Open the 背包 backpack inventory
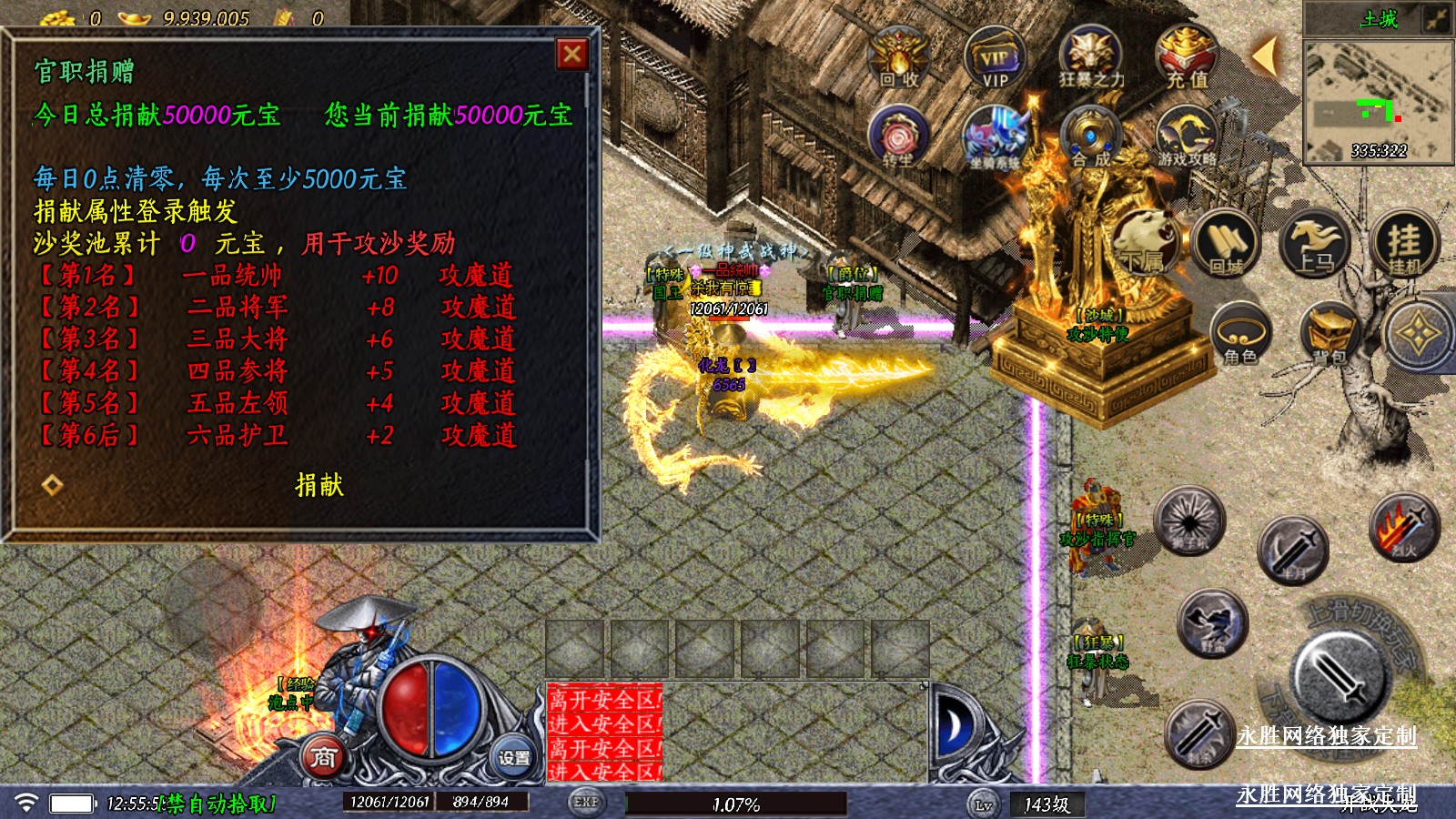This screenshot has width=1456, height=819. [x=1330, y=334]
